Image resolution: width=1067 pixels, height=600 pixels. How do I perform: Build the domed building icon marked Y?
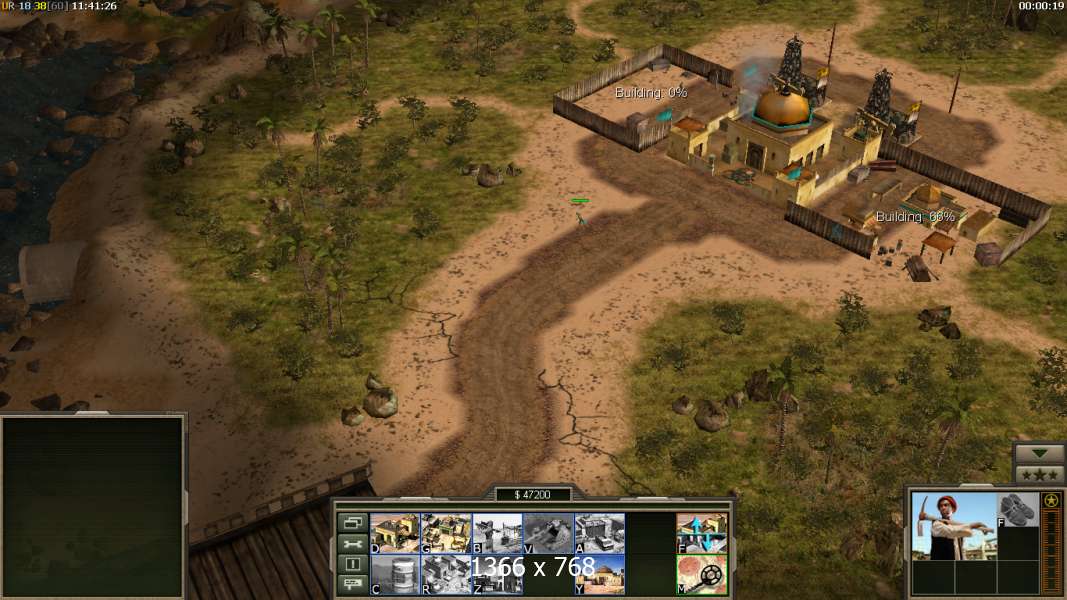point(599,574)
